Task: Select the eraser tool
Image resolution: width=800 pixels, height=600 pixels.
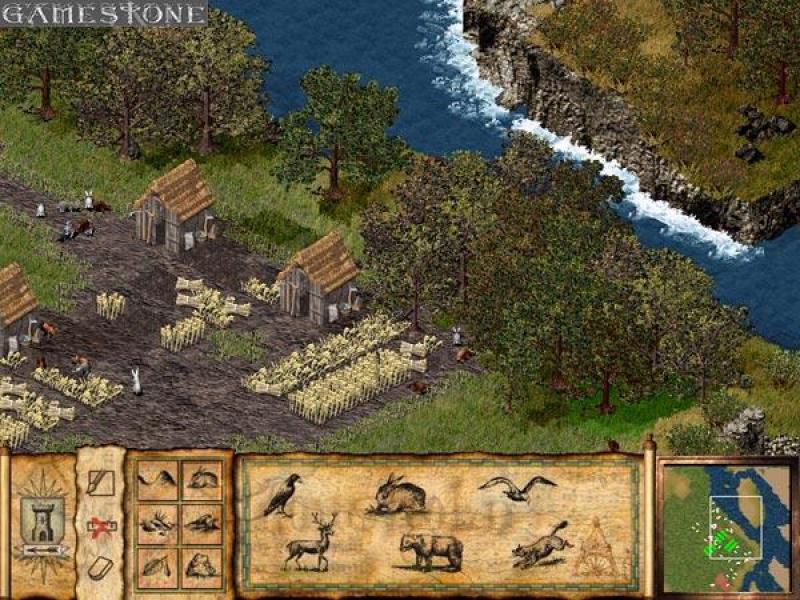Action: pos(100,567)
